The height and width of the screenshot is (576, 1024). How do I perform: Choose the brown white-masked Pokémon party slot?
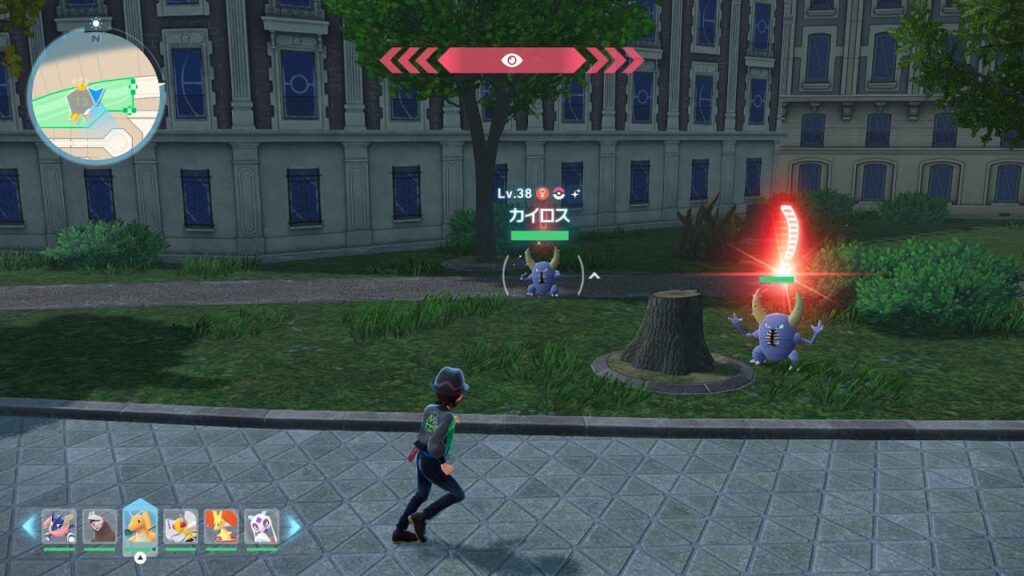point(99,526)
